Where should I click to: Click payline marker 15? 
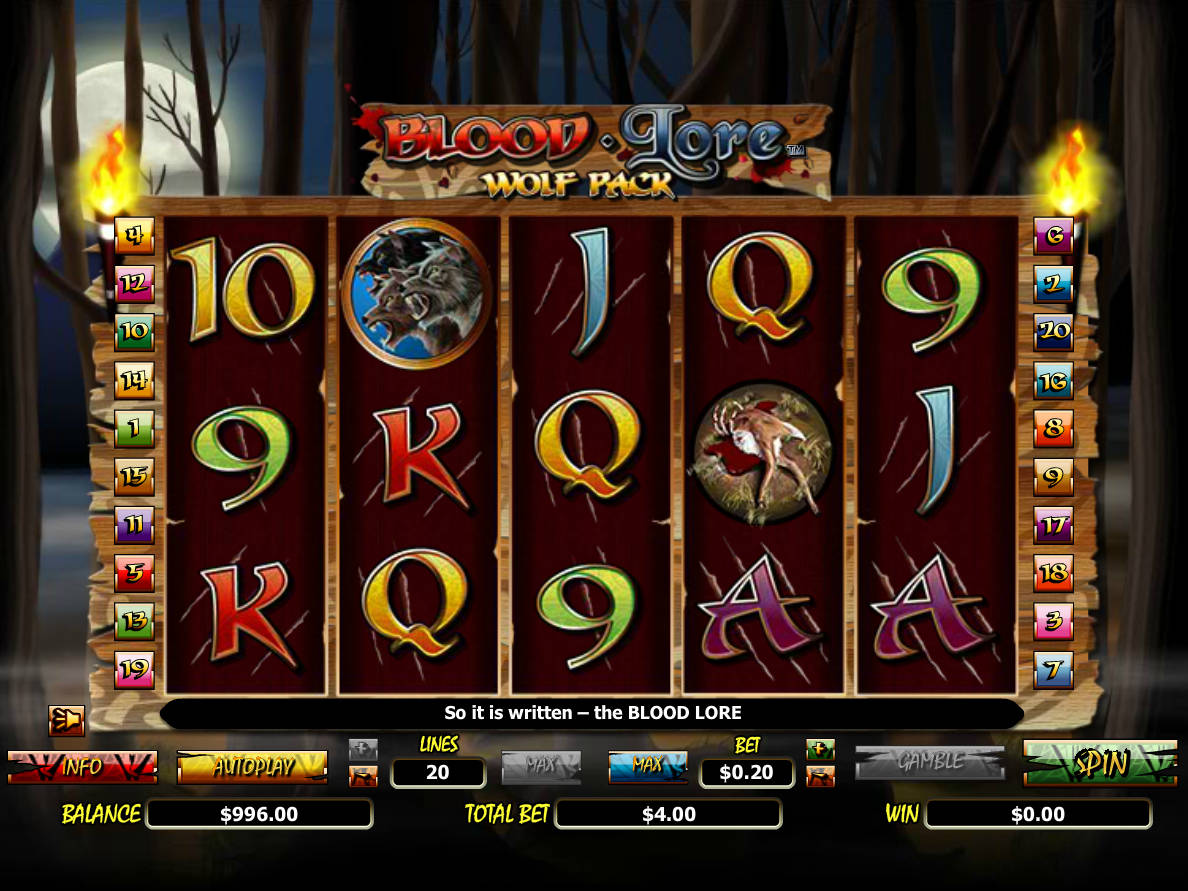(134, 477)
